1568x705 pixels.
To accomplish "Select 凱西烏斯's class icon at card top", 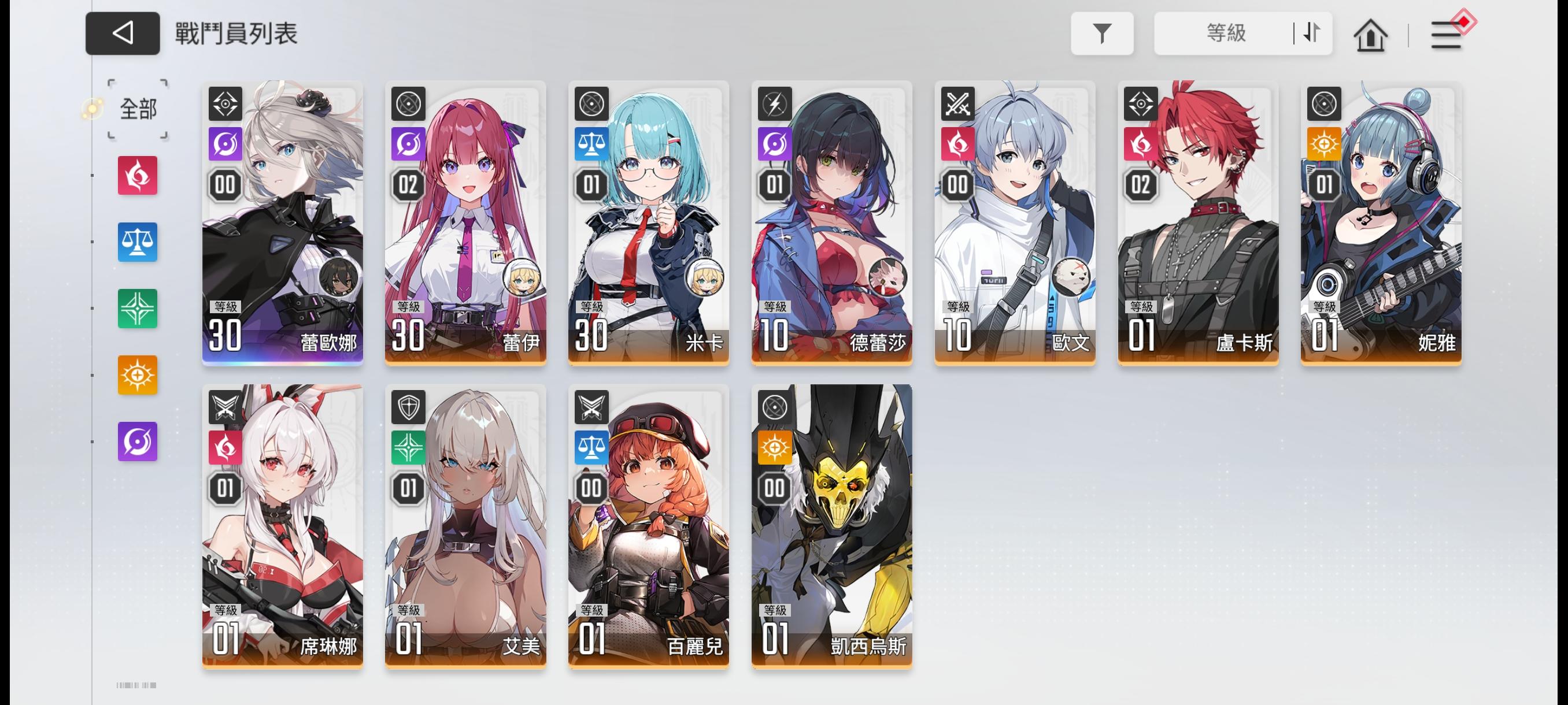I will tap(774, 408).
